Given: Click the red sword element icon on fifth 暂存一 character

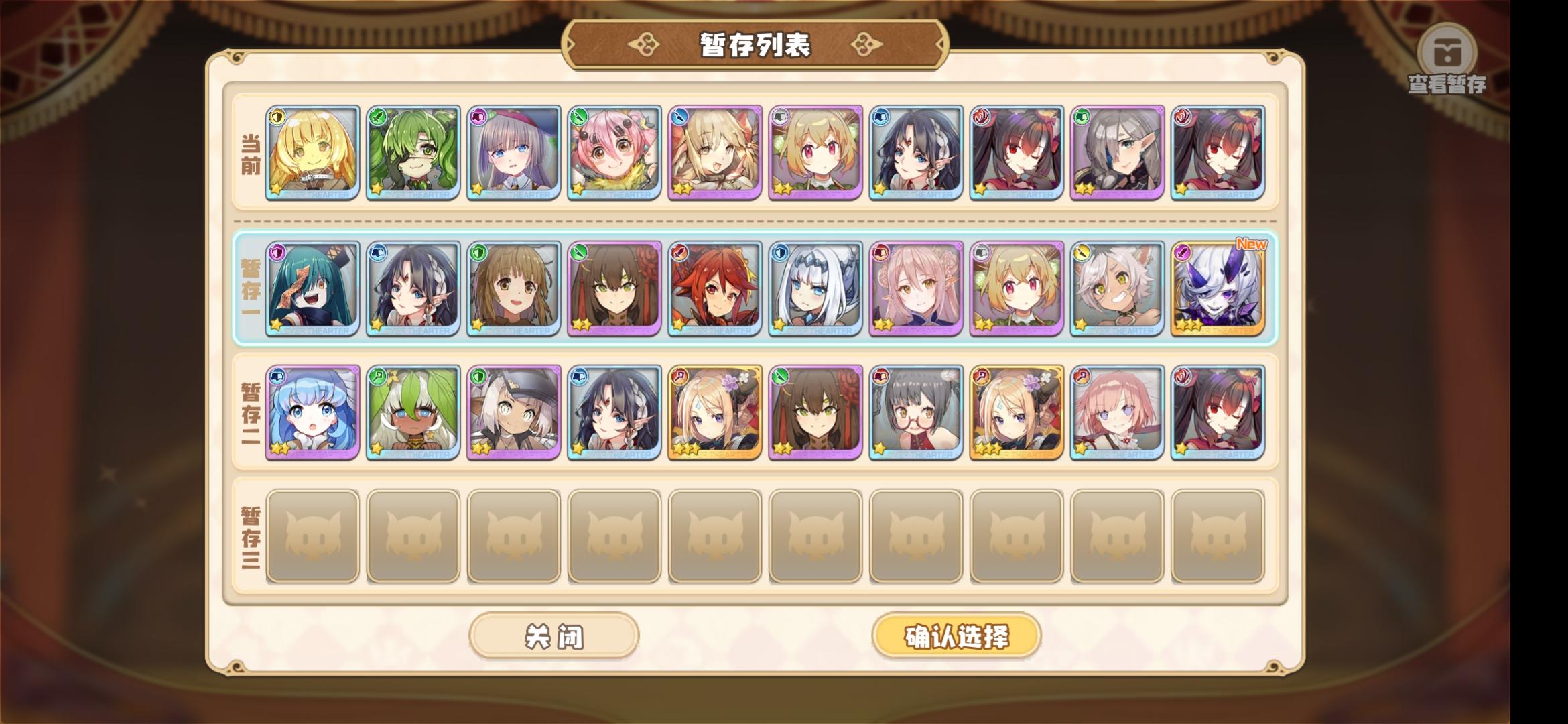Looking at the screenshot, I should tap(681, 251).
